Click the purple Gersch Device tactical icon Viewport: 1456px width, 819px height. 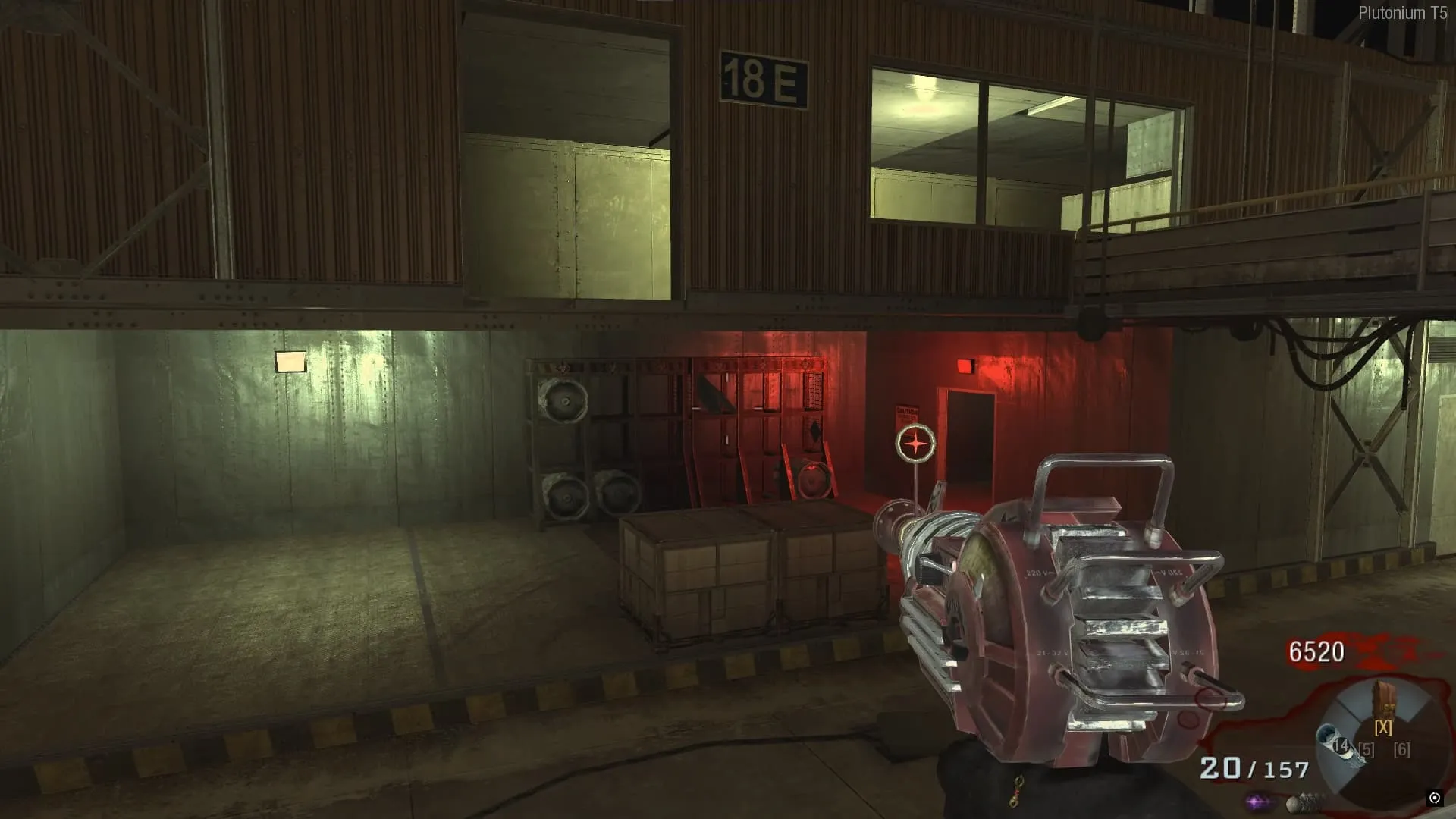click(1258, 801)
